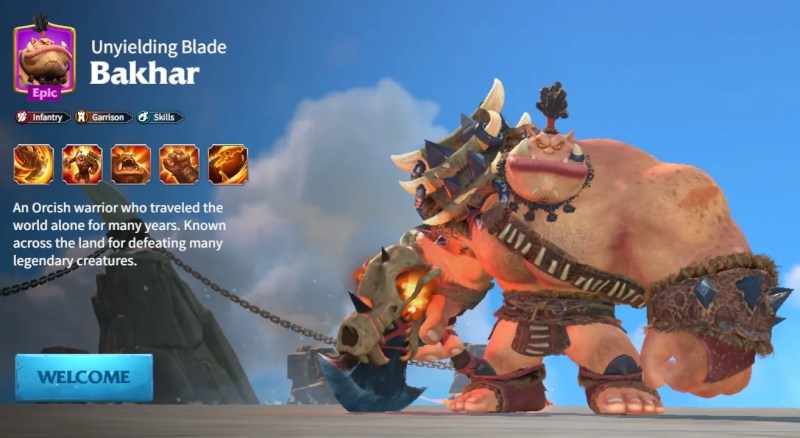The height and width of the screenshot is (438, 800).
Task: View the standing orc warrior skill icon
Action: [x=82, y=164]
